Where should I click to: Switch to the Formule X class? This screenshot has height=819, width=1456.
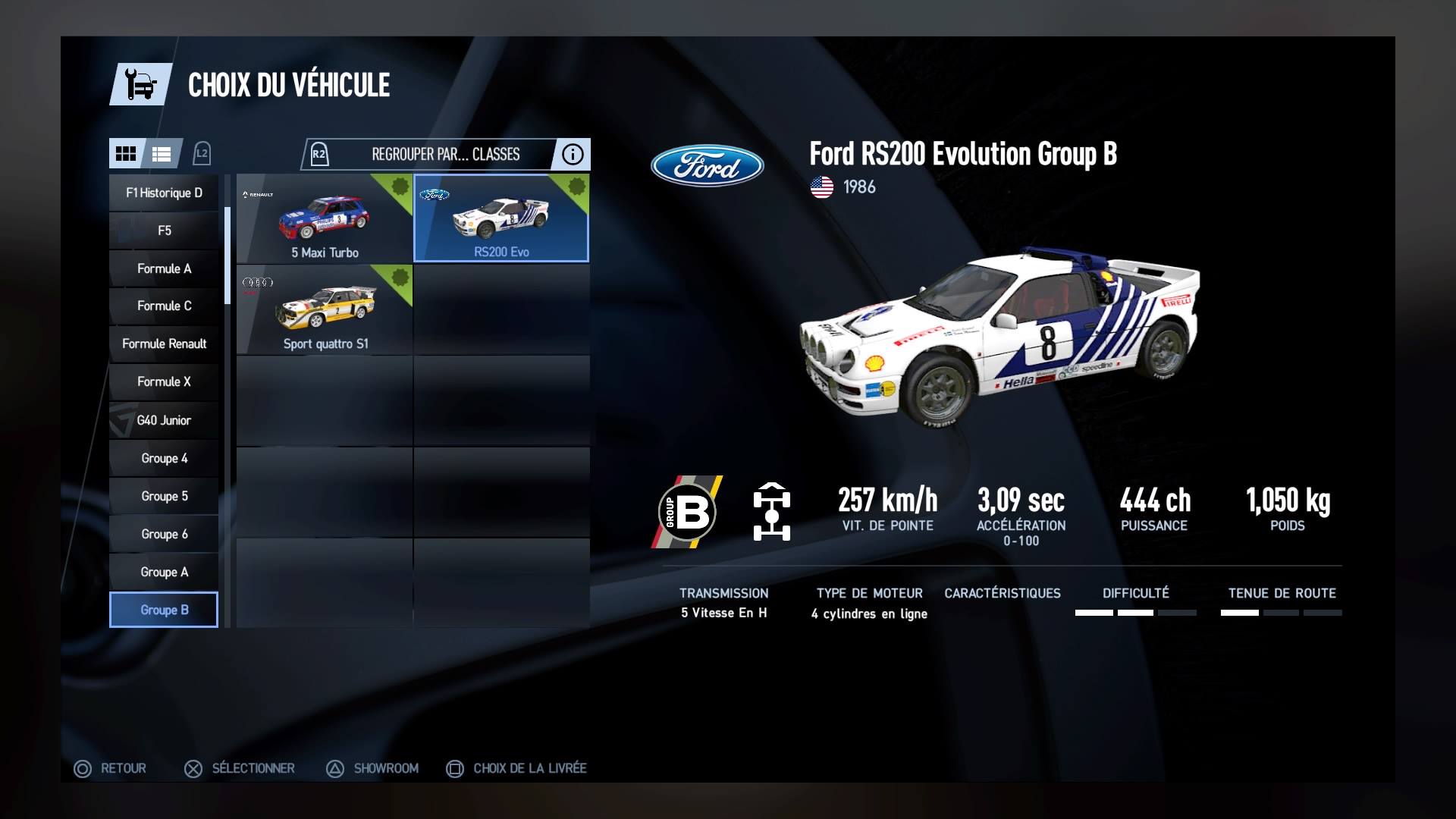[x=164, y=381]
